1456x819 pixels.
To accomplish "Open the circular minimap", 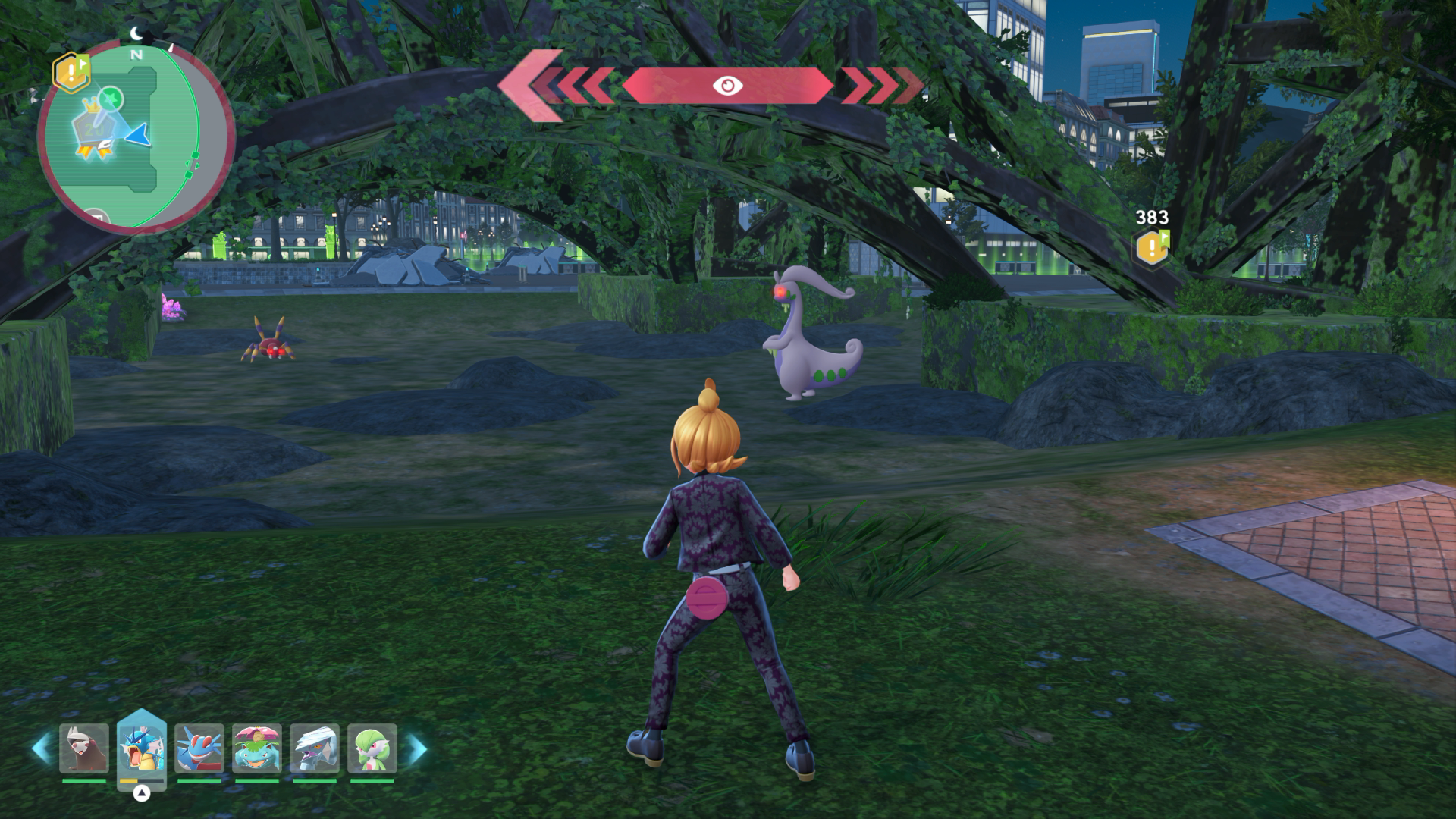I will click(136, 138).
